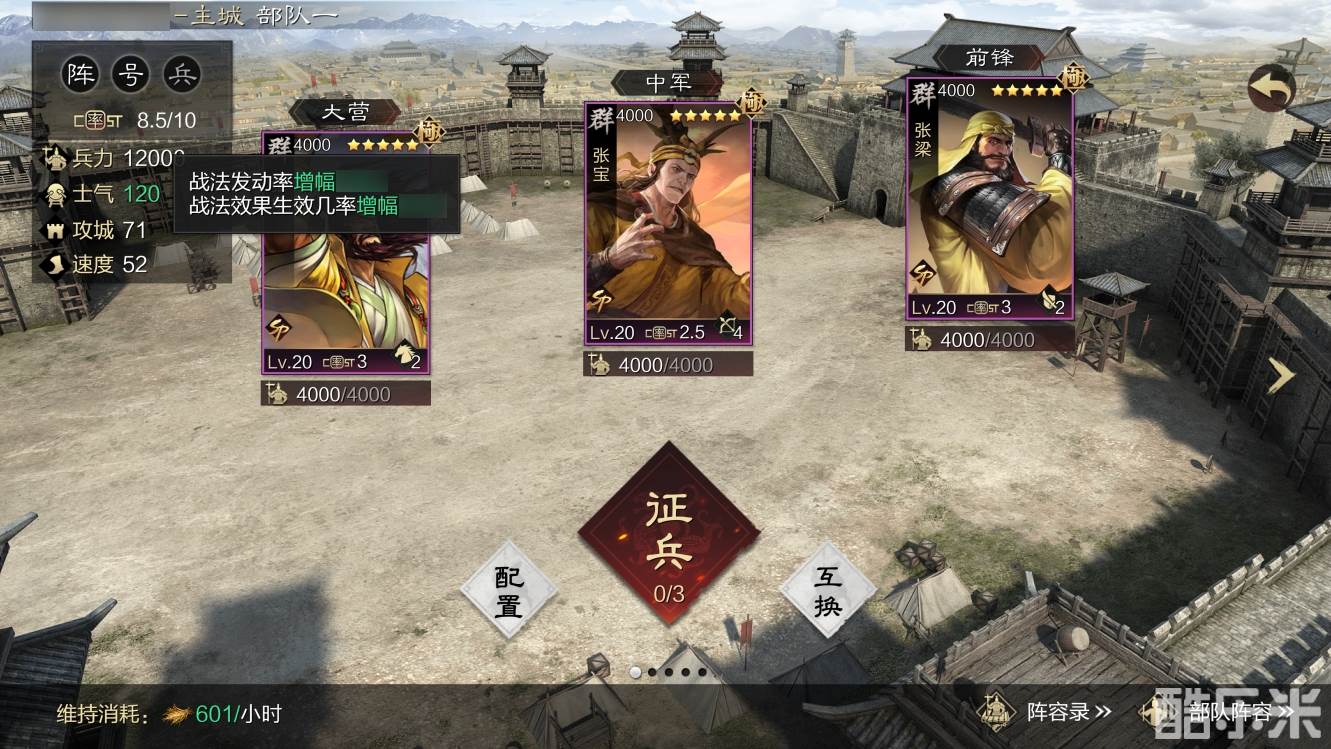Screen dimensions: 1331x749
Task: Switch to next team with right arrow
Action: click(x=1281, y=375)
